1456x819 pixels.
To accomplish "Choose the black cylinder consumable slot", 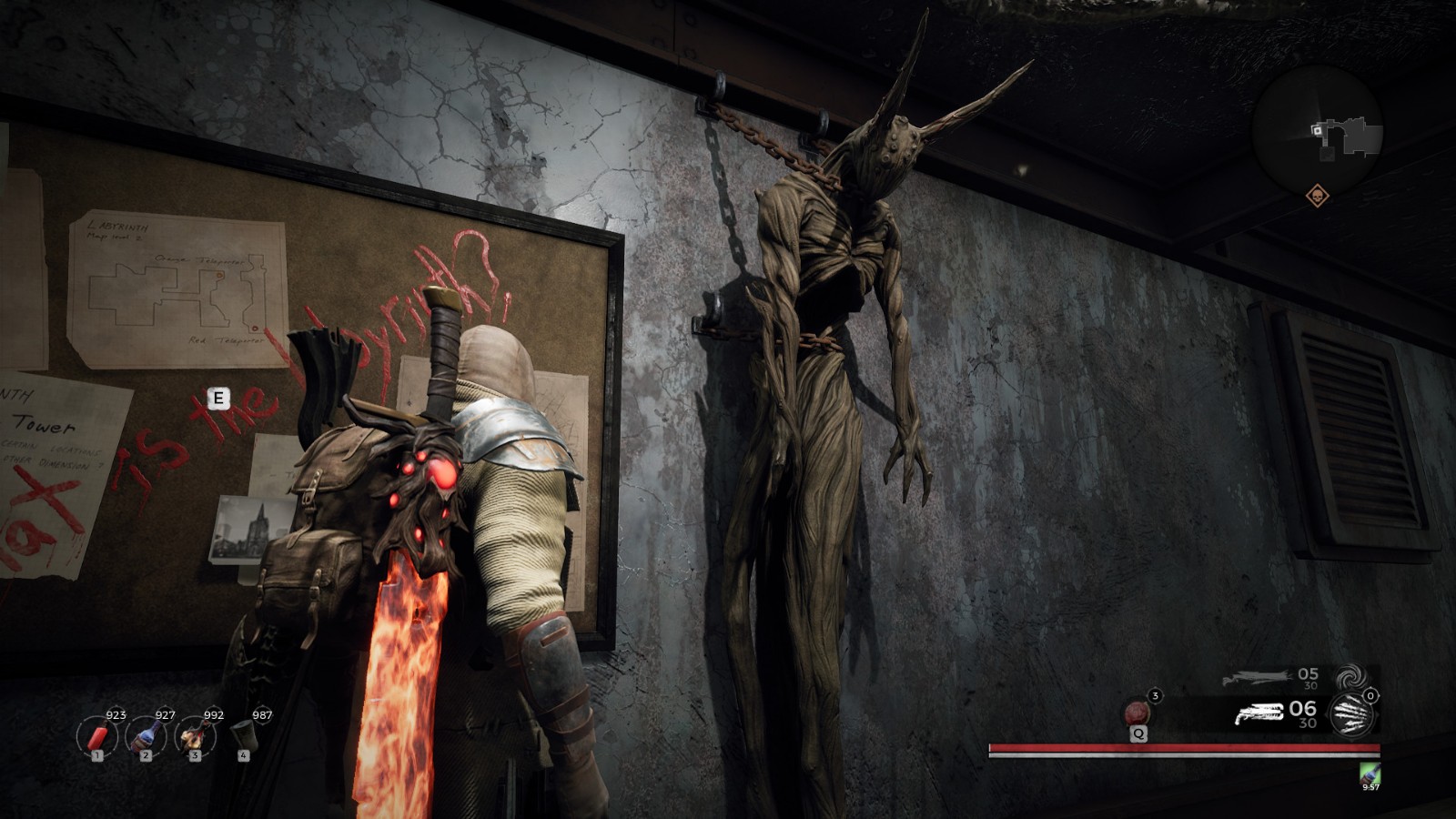I will point(243,733).
